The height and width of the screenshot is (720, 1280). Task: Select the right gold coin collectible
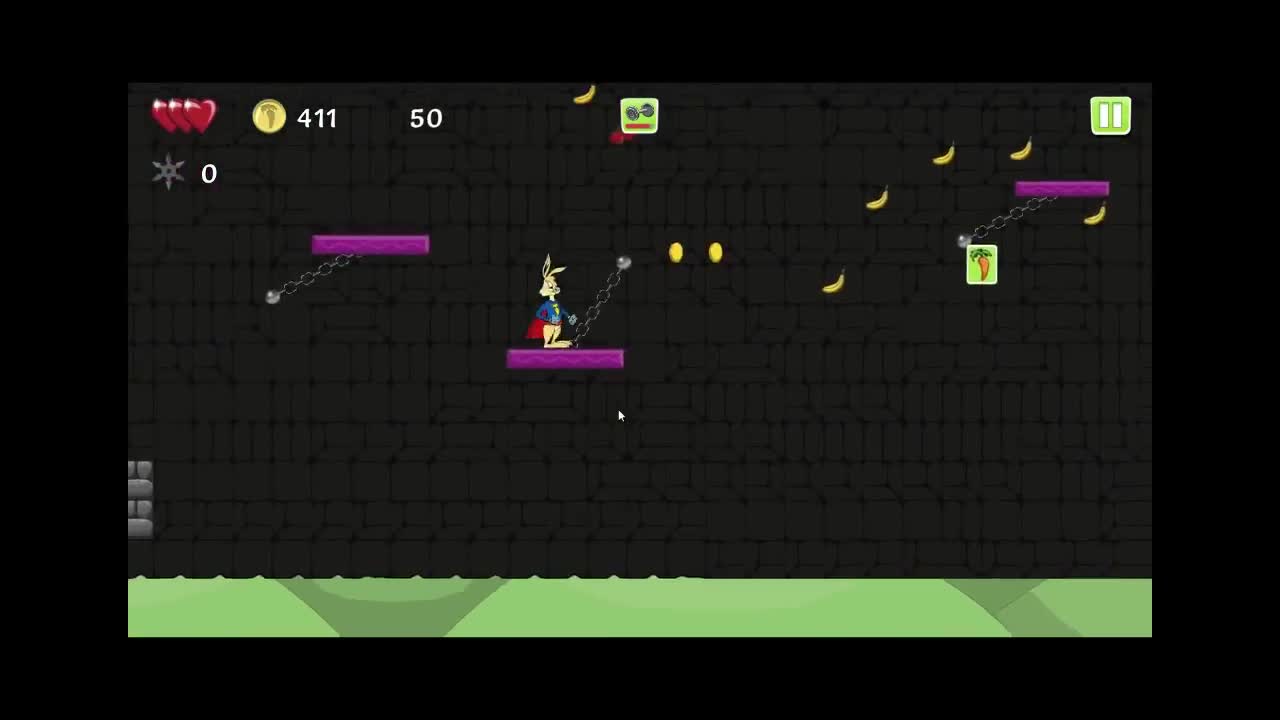pyautogui.click(x=716, y=254)
